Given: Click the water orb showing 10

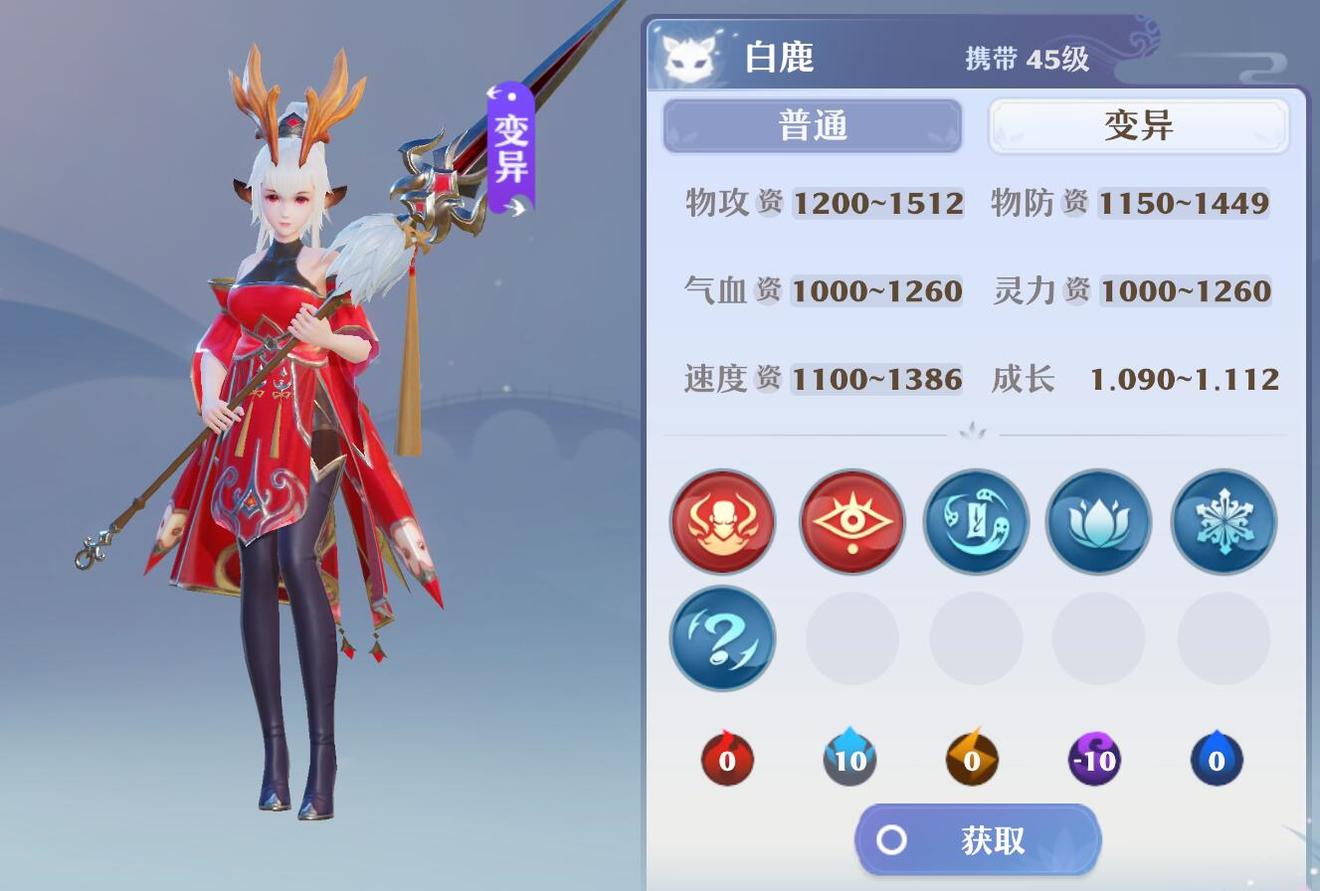Looking at the screenshot, I should point(849,760).
